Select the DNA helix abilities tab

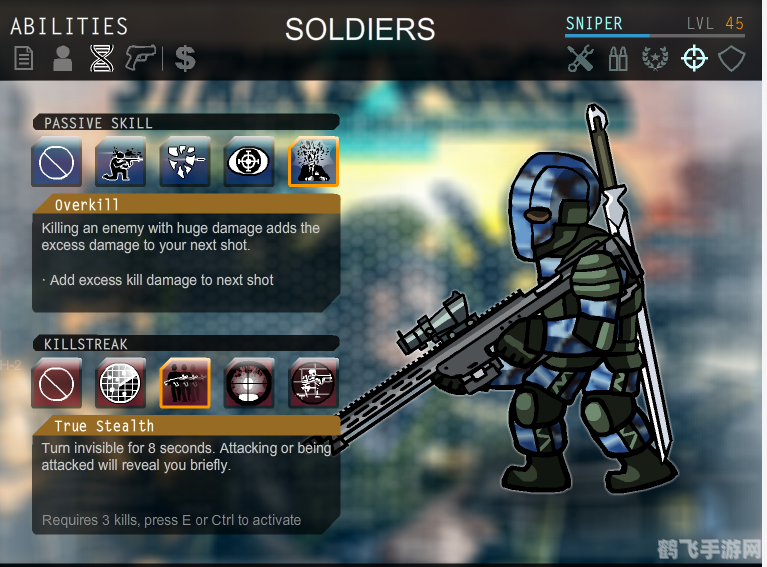101,59
